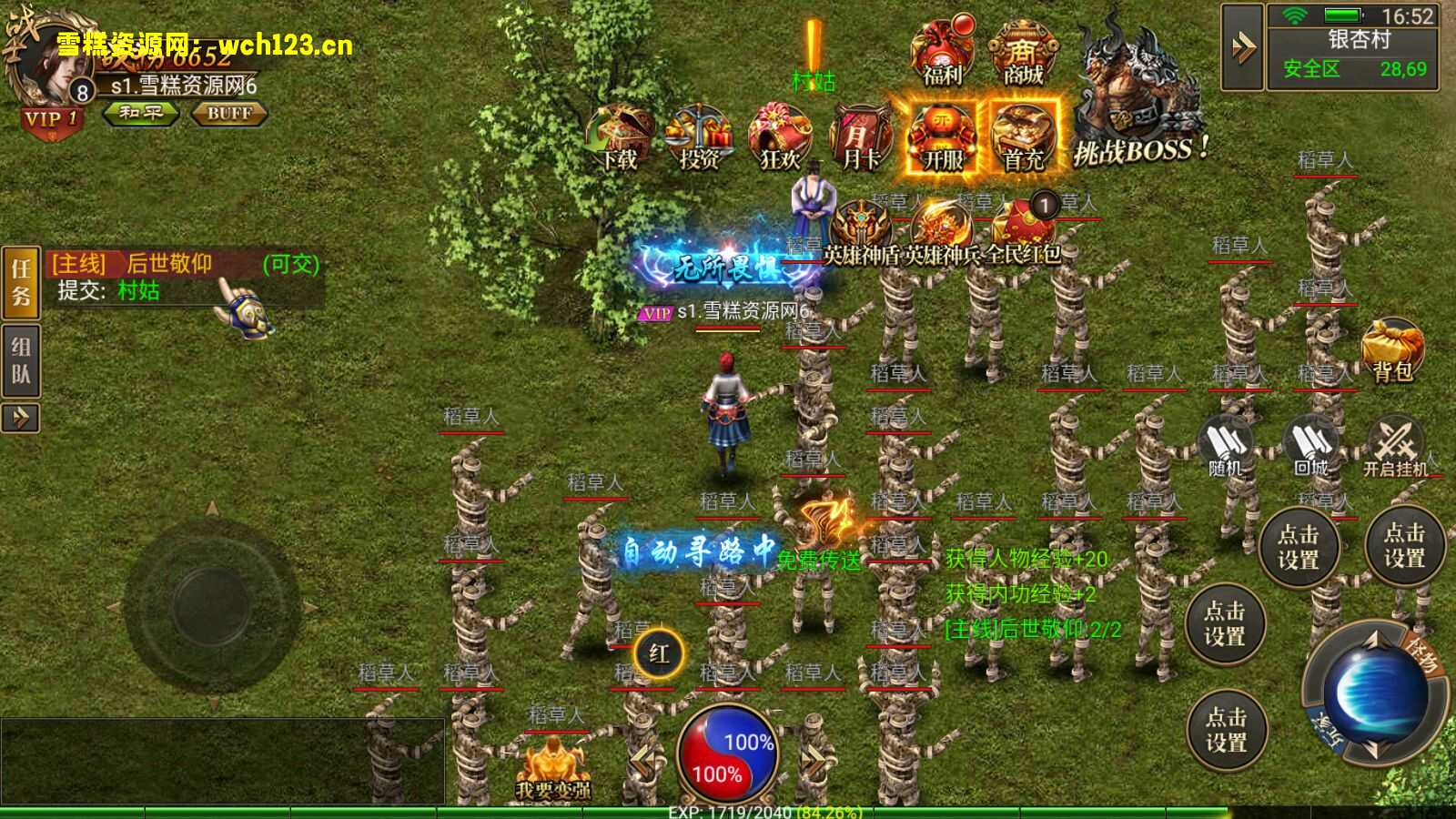The height and width of the screenshot is (819, 1456).
Task: Activate 开启挂机 auto-battle
Action: click(1395, 446)
